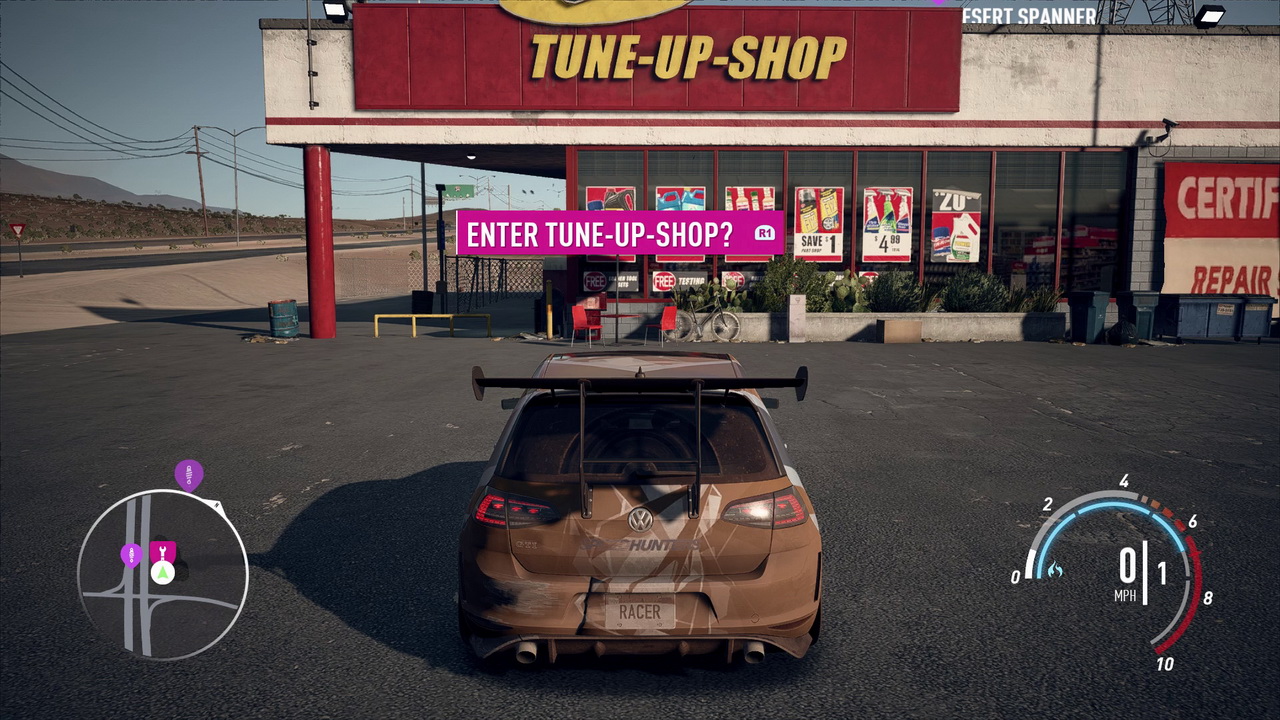Screen dimensions: 1280x720
Task: Select the green player arrow on the minimap
Action: pos(162,572)
